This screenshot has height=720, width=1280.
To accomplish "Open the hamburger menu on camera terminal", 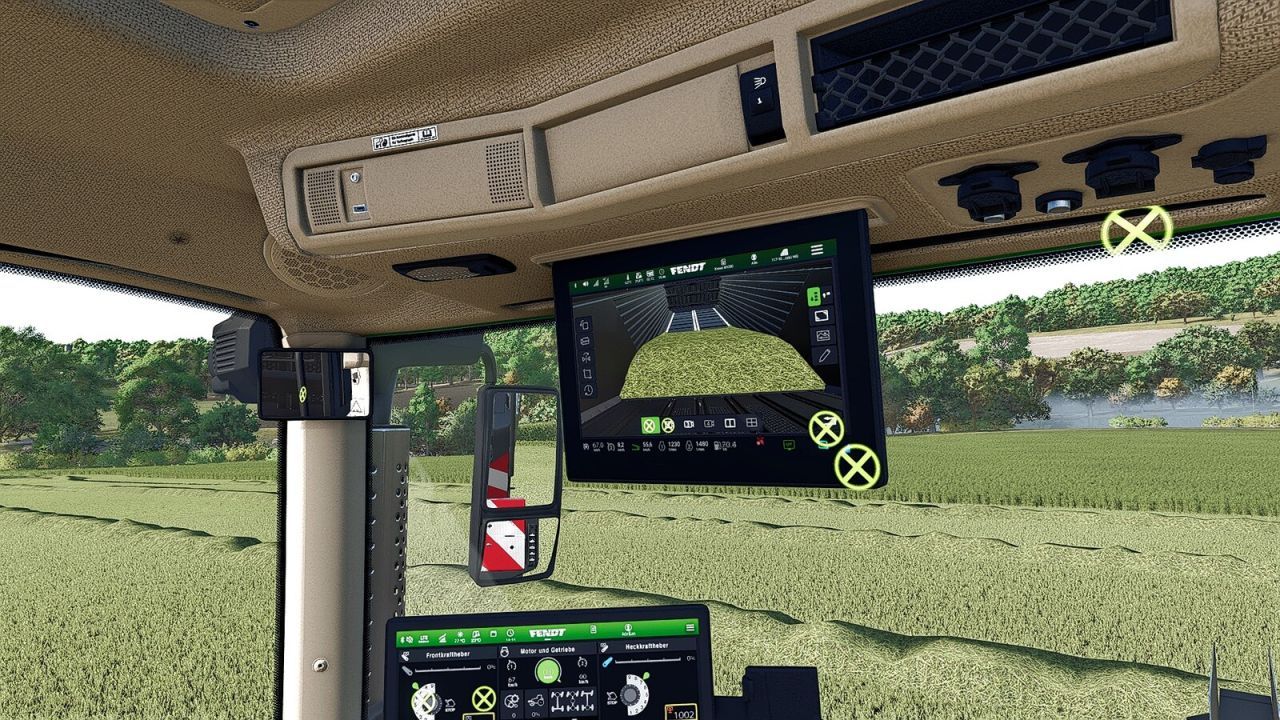I will tap(816, 248).
